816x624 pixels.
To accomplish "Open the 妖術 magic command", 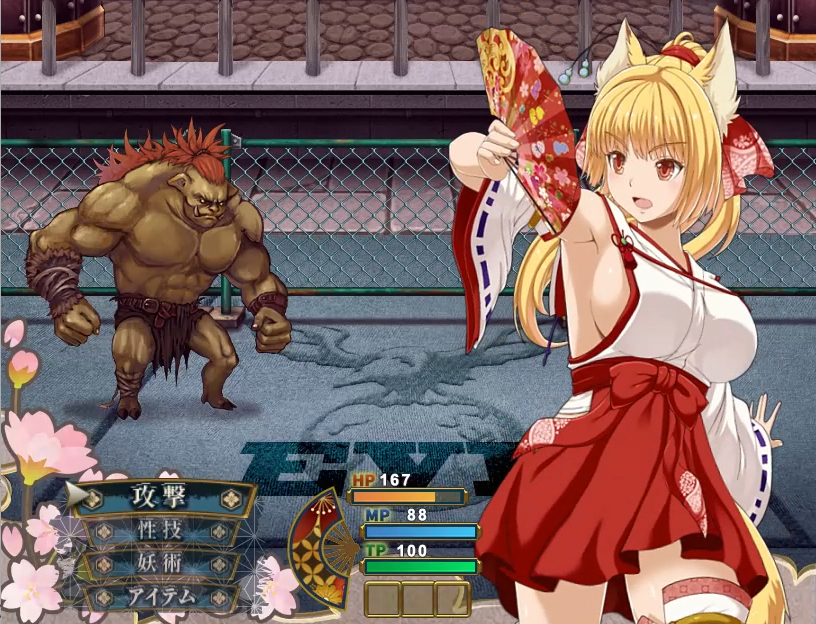I will (x=161, y=563).
